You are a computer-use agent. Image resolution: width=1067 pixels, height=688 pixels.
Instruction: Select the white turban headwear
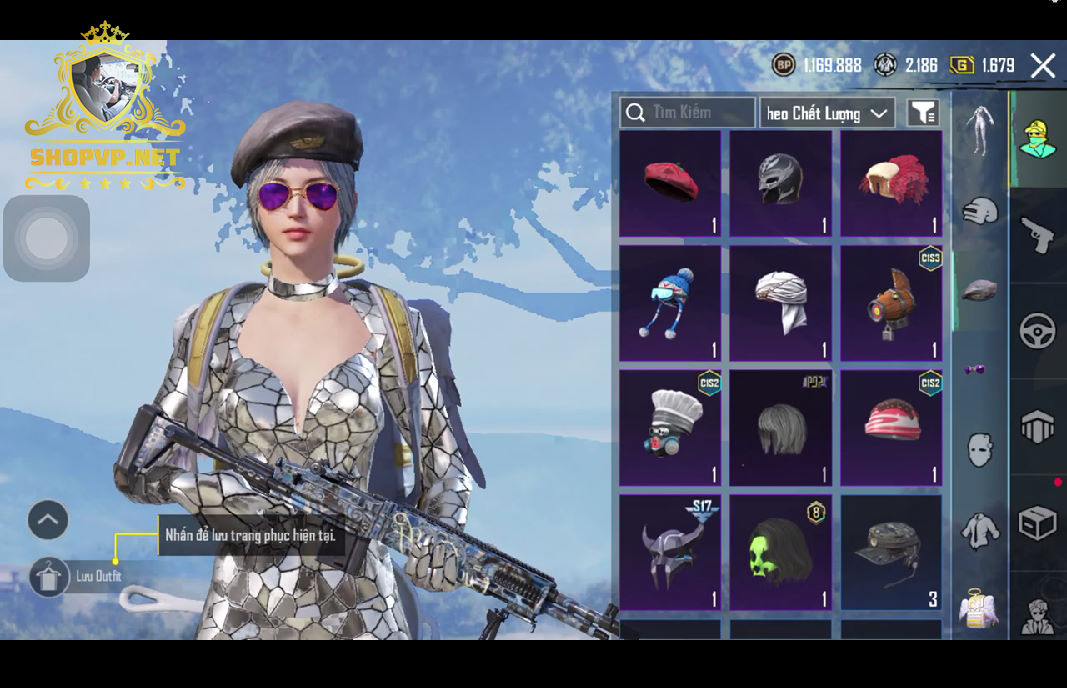780,303
